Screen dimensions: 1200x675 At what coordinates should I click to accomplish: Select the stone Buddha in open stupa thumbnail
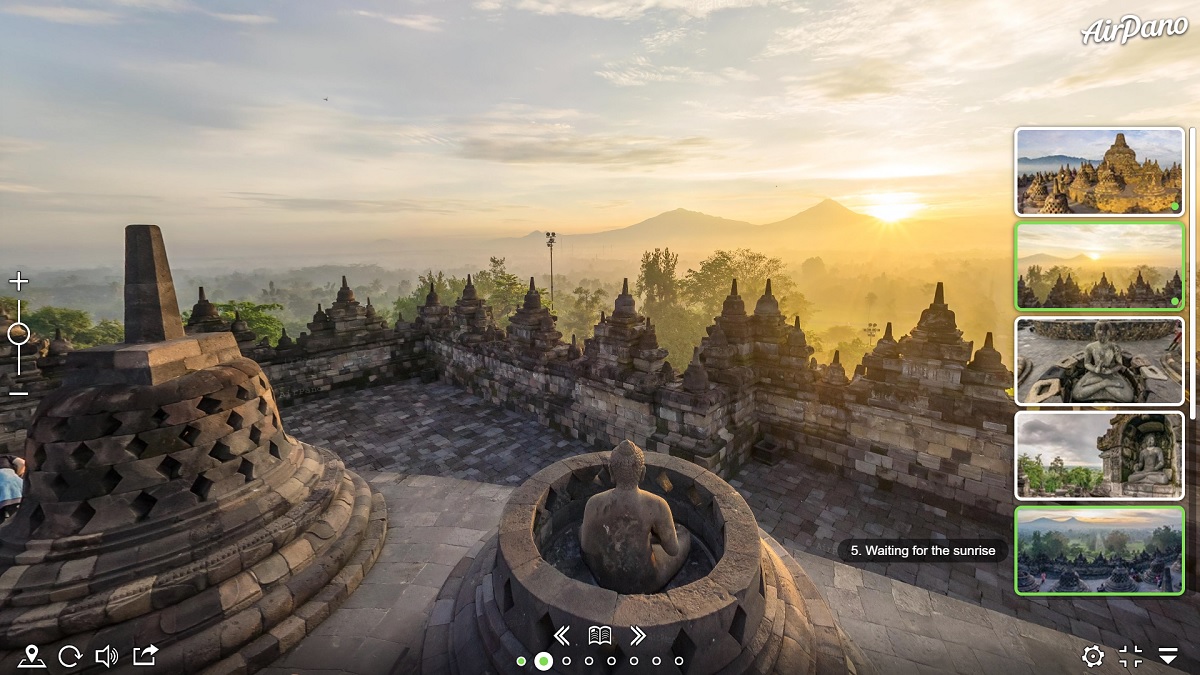tap(1099, 361)
